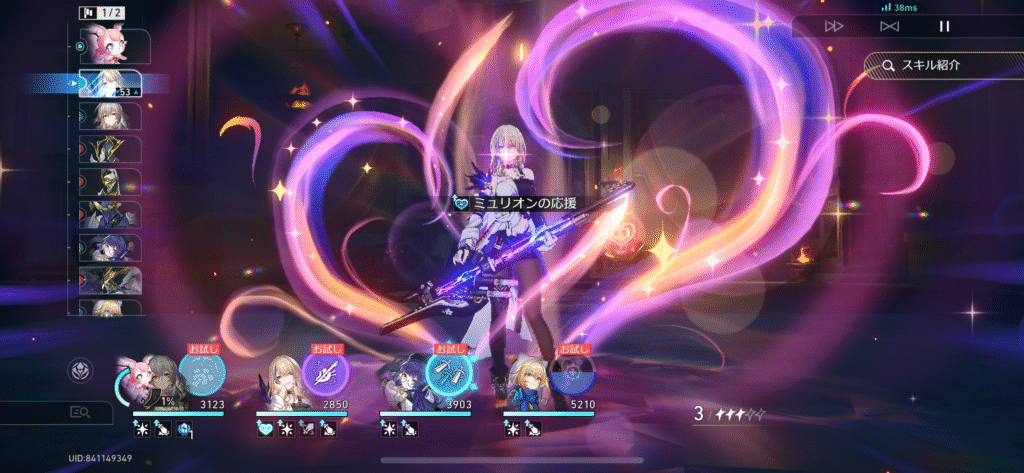The height and width of the screenshot is (473, 1024).
Task: Select the highlighted active turn order portrait
Action: click(x=108, y=83)
